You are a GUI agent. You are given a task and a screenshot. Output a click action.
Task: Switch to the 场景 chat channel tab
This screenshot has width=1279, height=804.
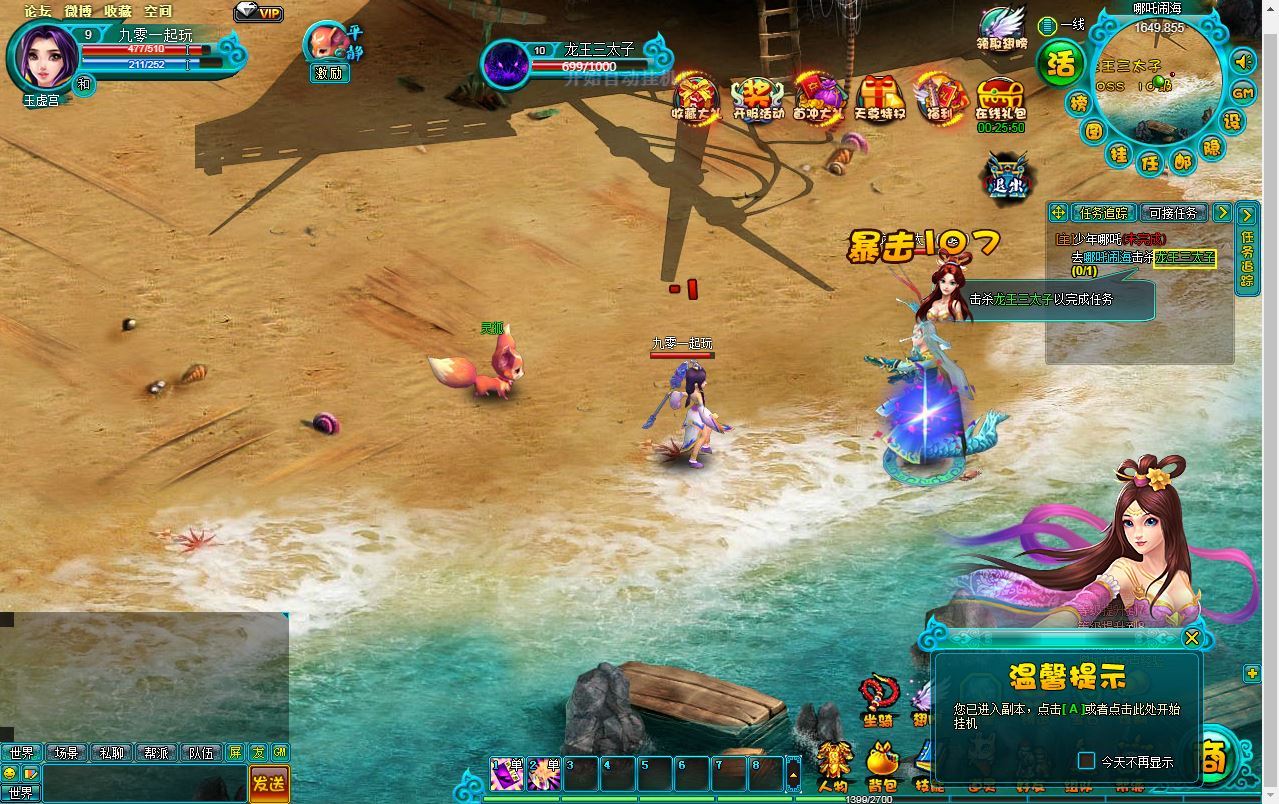click(x=66, y=753)
